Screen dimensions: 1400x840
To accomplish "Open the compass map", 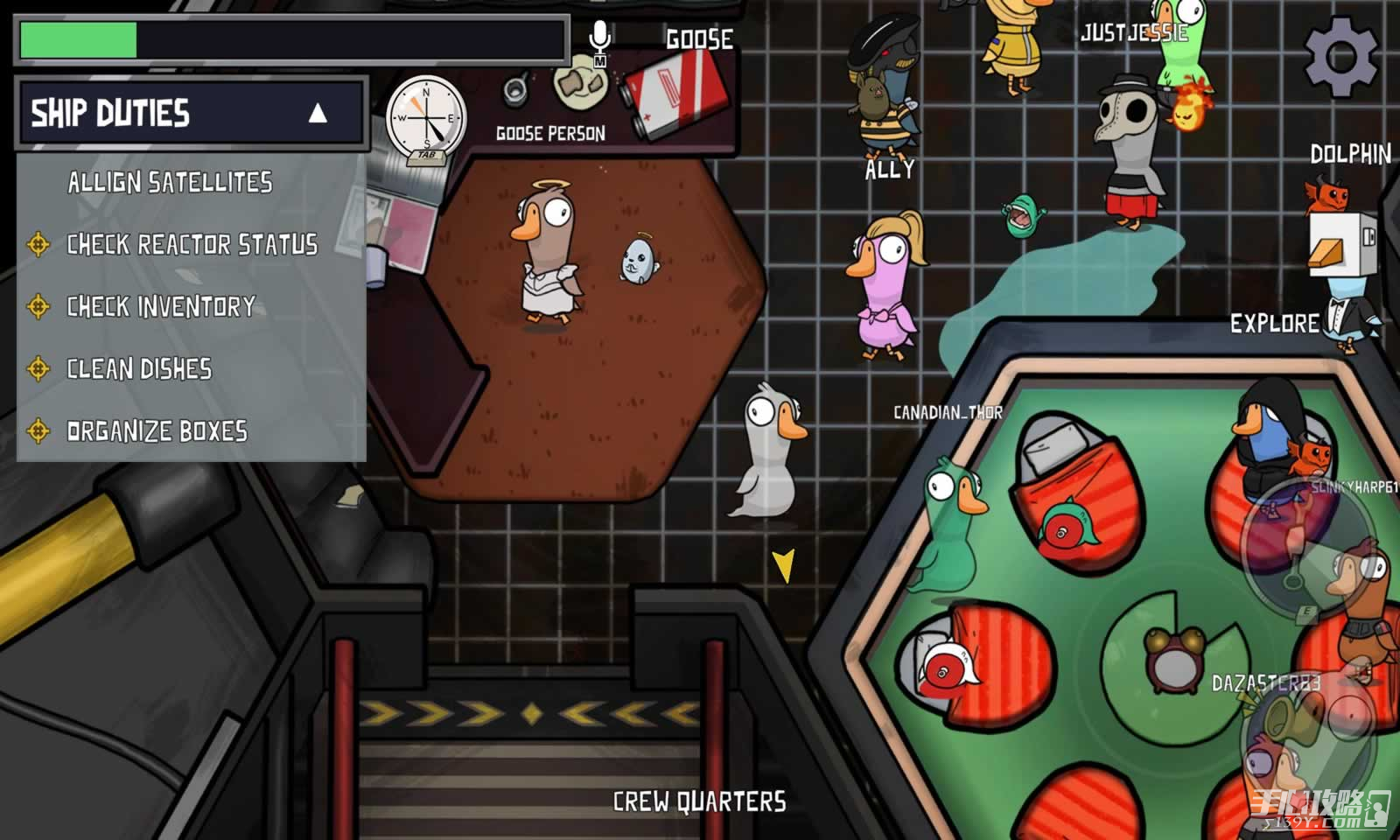I will (426, 118).
